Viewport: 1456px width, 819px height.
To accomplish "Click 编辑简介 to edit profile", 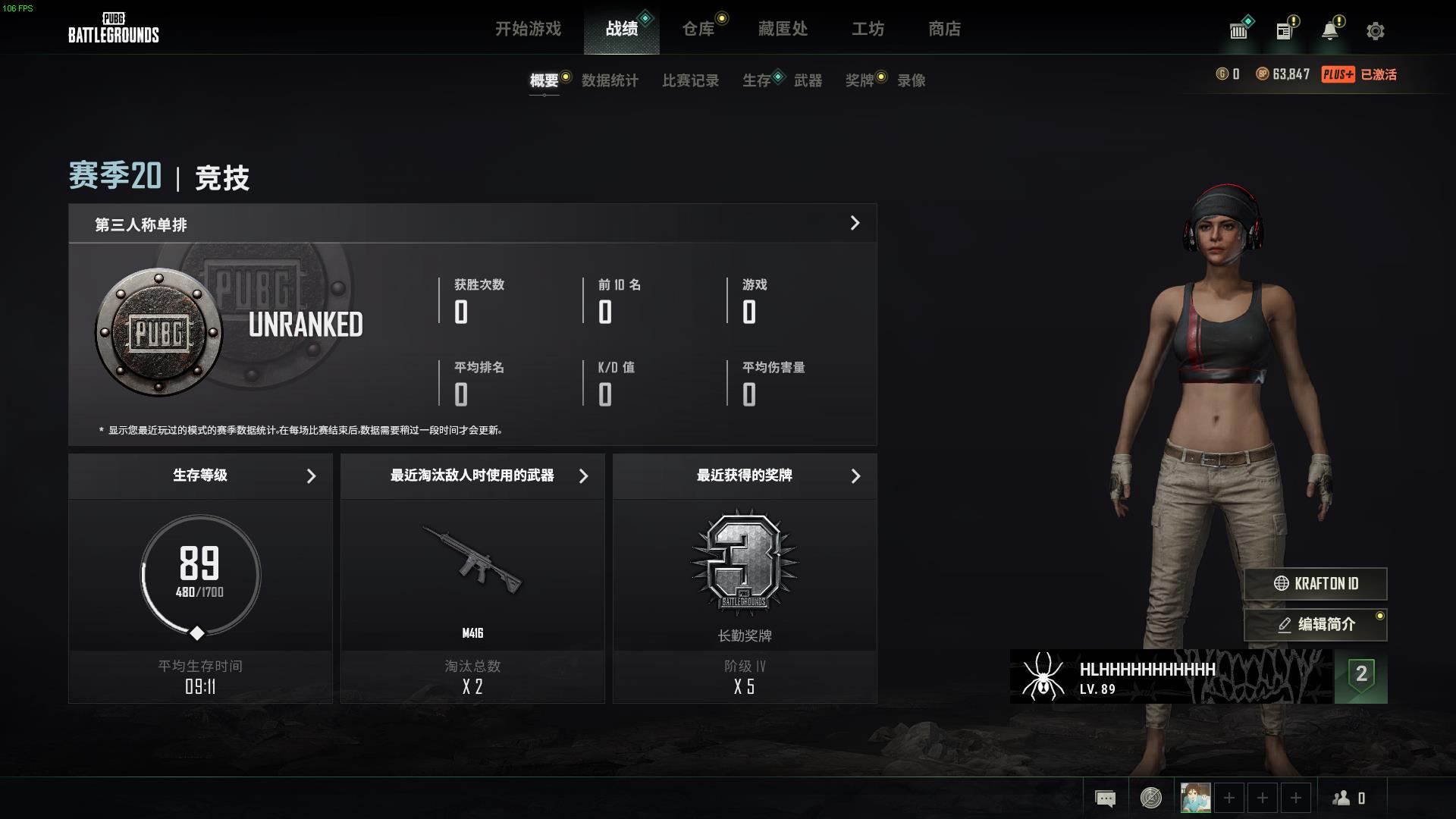I will click(x=1316, y=624).
